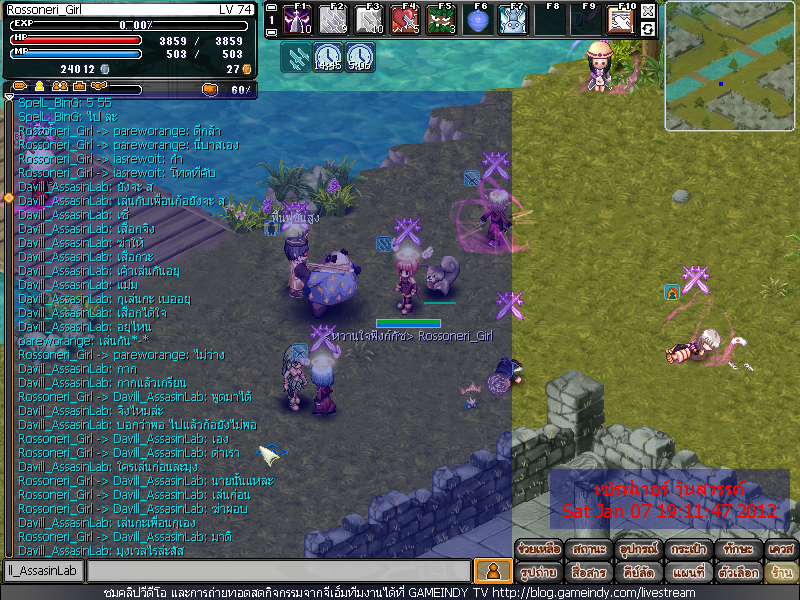Close the hotkey bar with X button
Screen dimensions: 800x600
click(x=648, y=11)
